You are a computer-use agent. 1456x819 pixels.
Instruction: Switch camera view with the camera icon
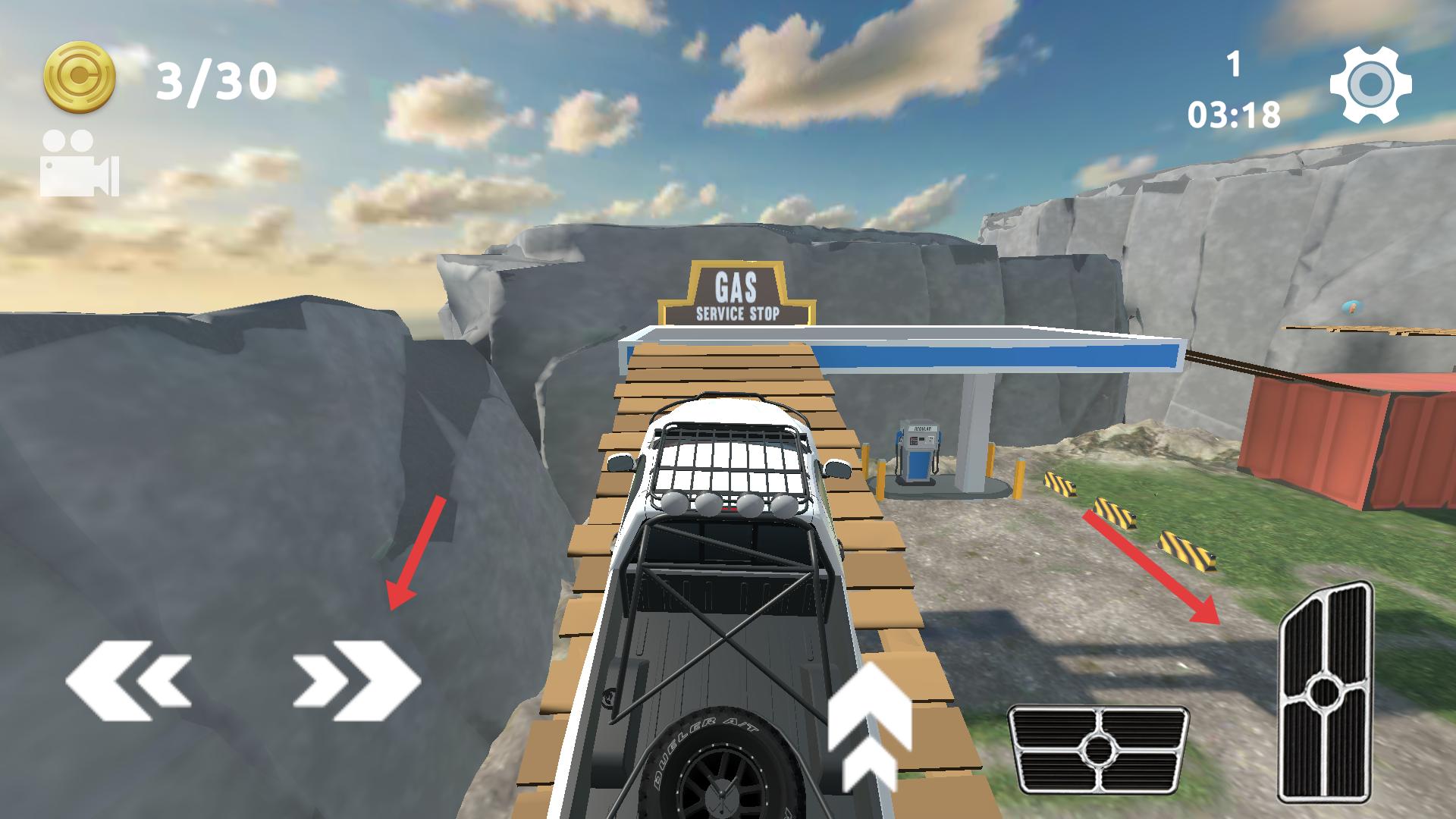pos(79,164)
